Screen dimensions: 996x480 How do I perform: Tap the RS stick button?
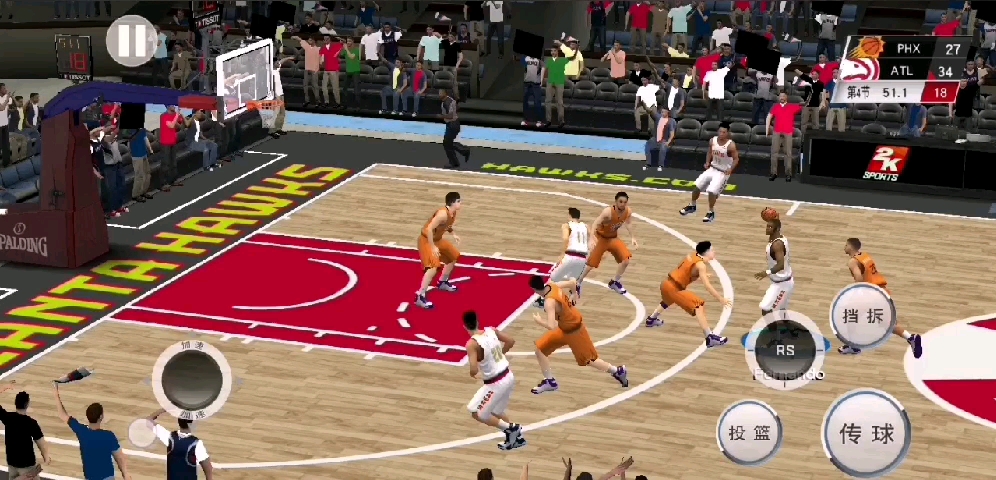(x=786, y=349)
